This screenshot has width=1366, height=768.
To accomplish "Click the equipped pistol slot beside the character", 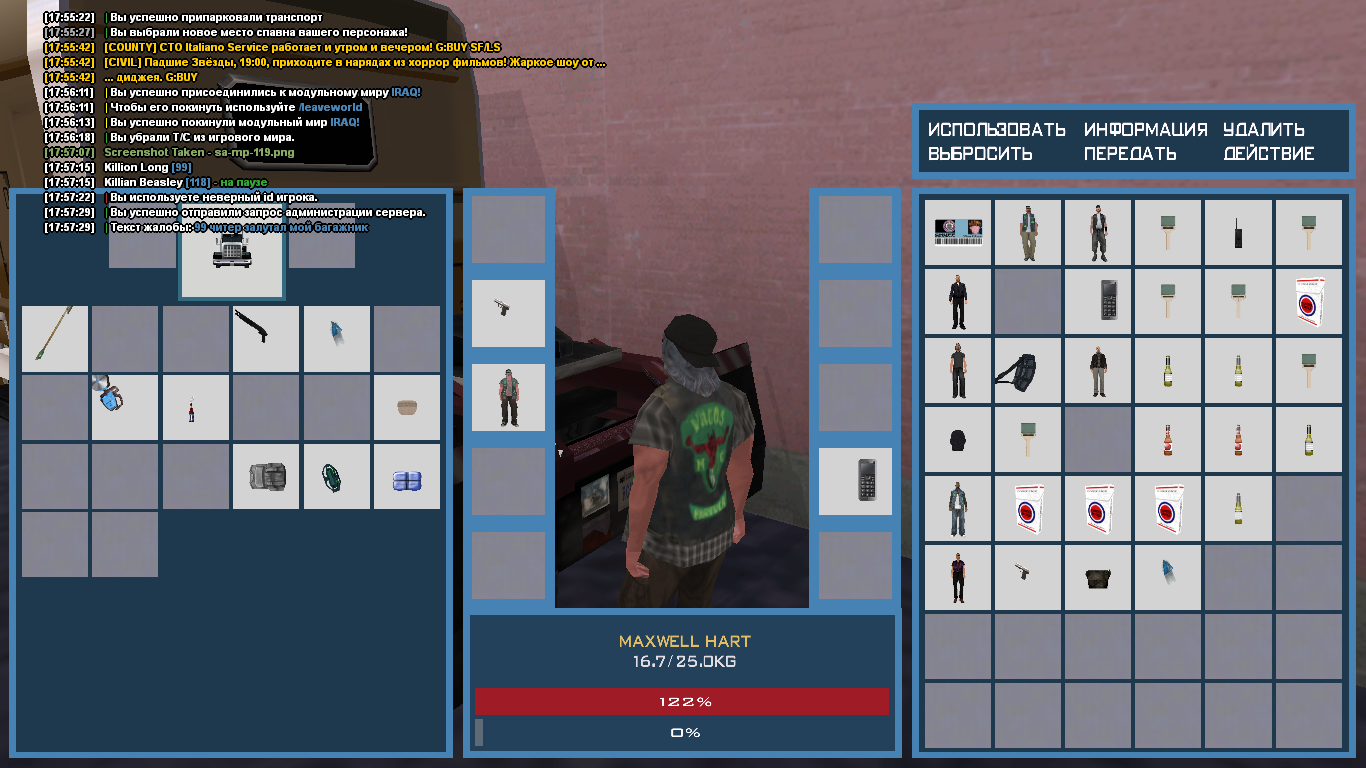I will [x=508, y=313].
